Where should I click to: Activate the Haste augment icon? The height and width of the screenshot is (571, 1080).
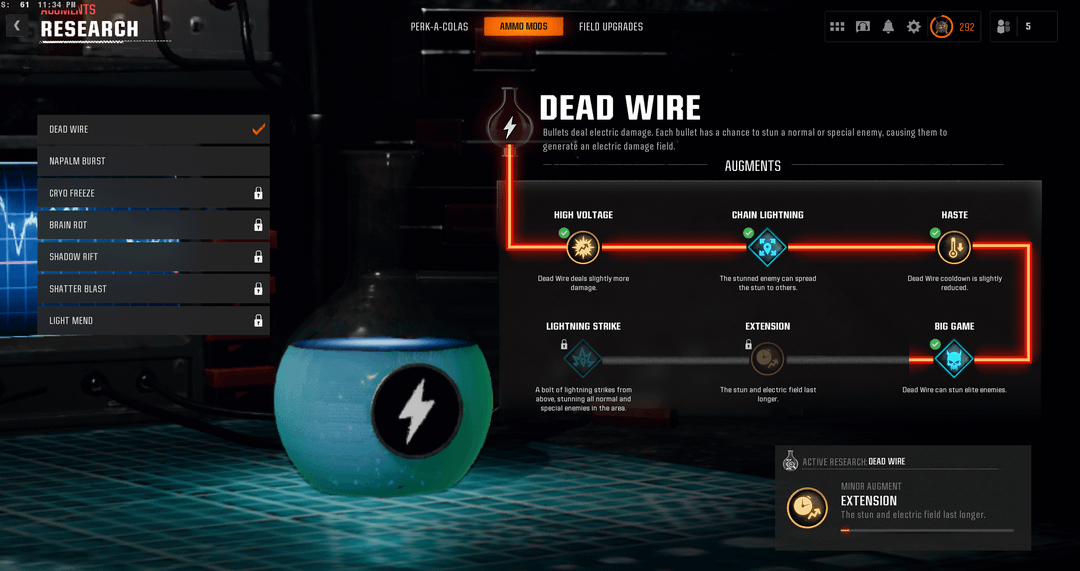pyautogui.click(x=954, y=246)
